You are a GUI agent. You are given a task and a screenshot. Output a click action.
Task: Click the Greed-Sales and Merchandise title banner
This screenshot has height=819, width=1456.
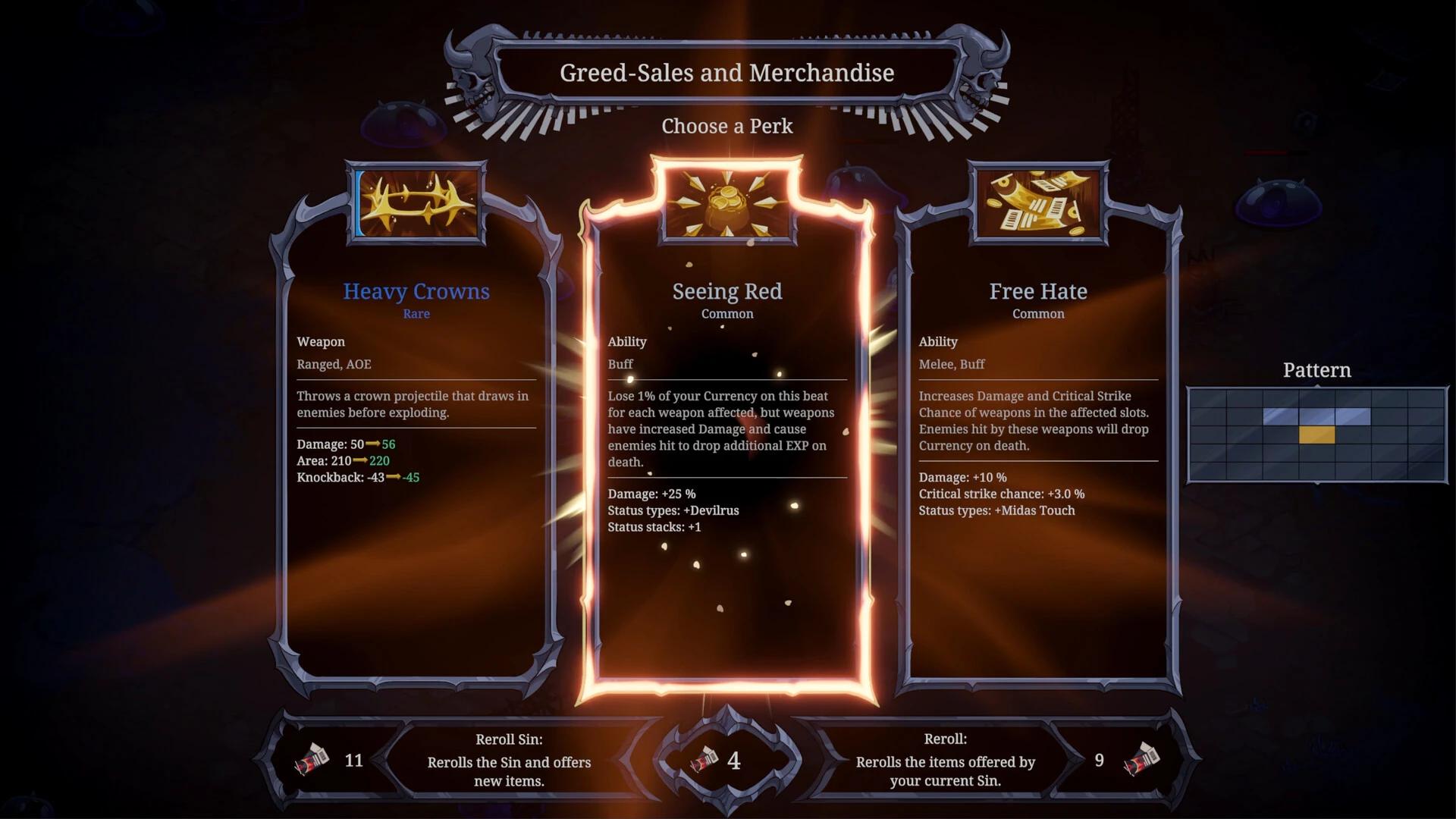(726, 73)
